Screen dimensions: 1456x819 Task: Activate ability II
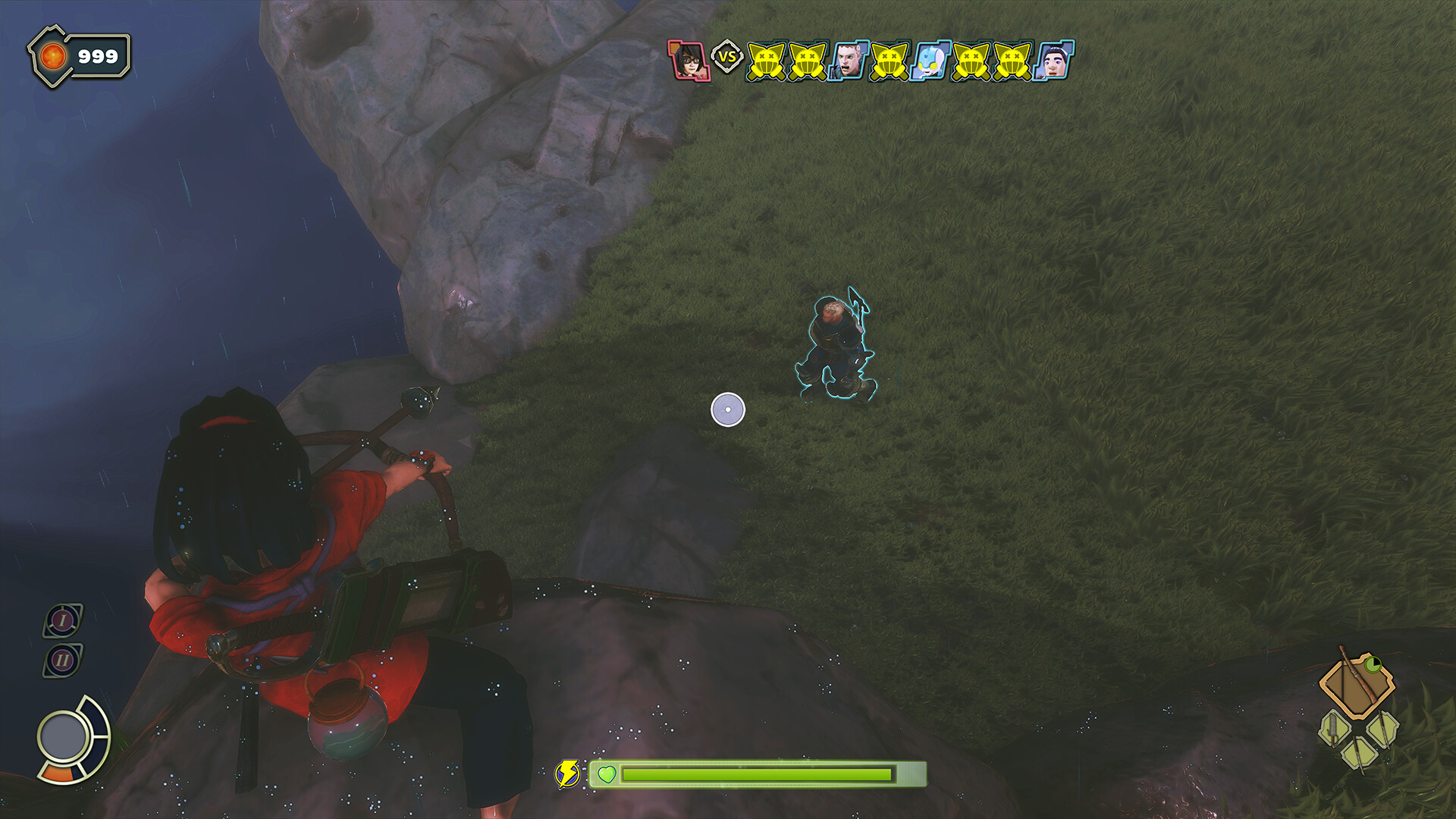coord(63,660)
